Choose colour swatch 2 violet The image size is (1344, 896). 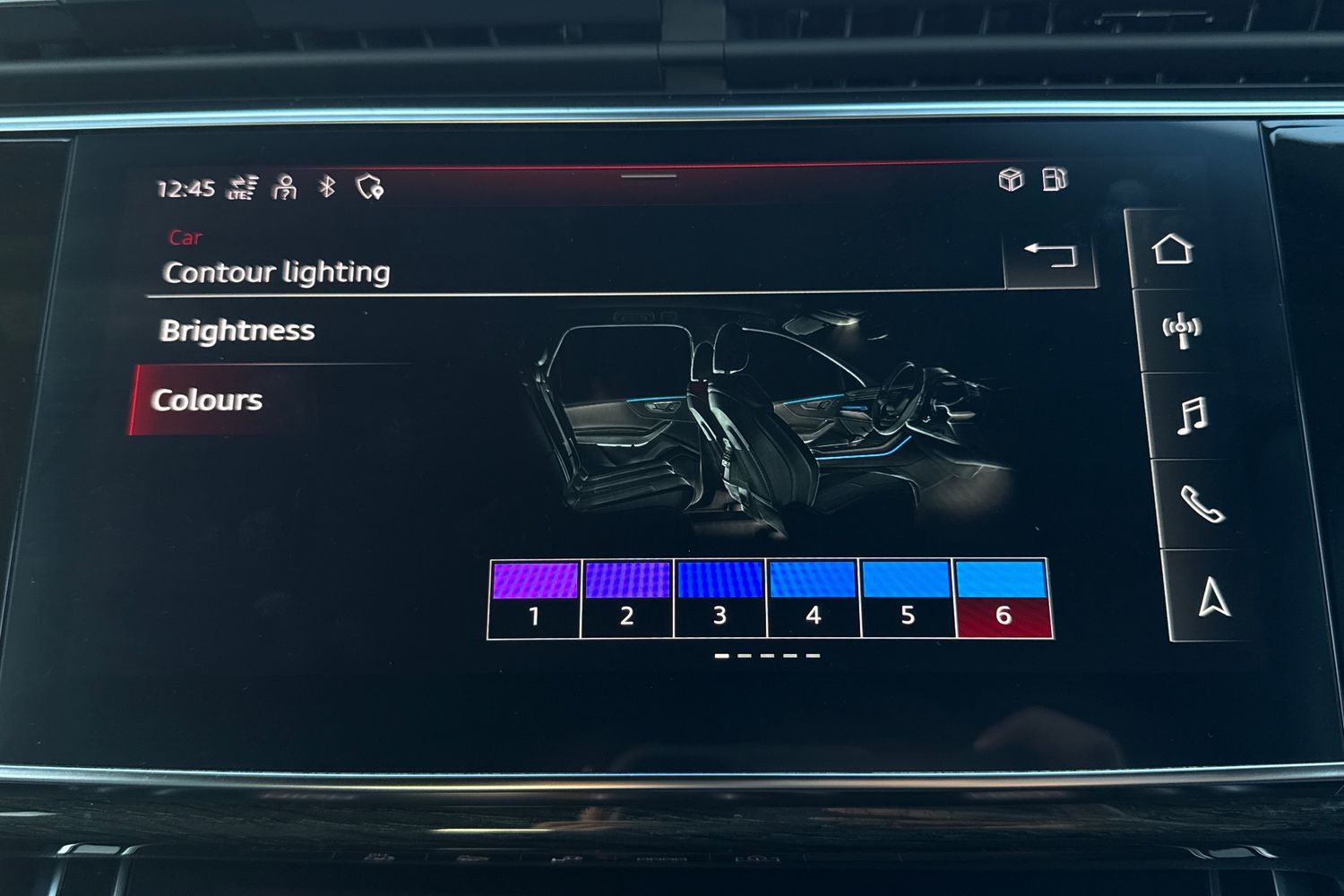click(627, 598)
